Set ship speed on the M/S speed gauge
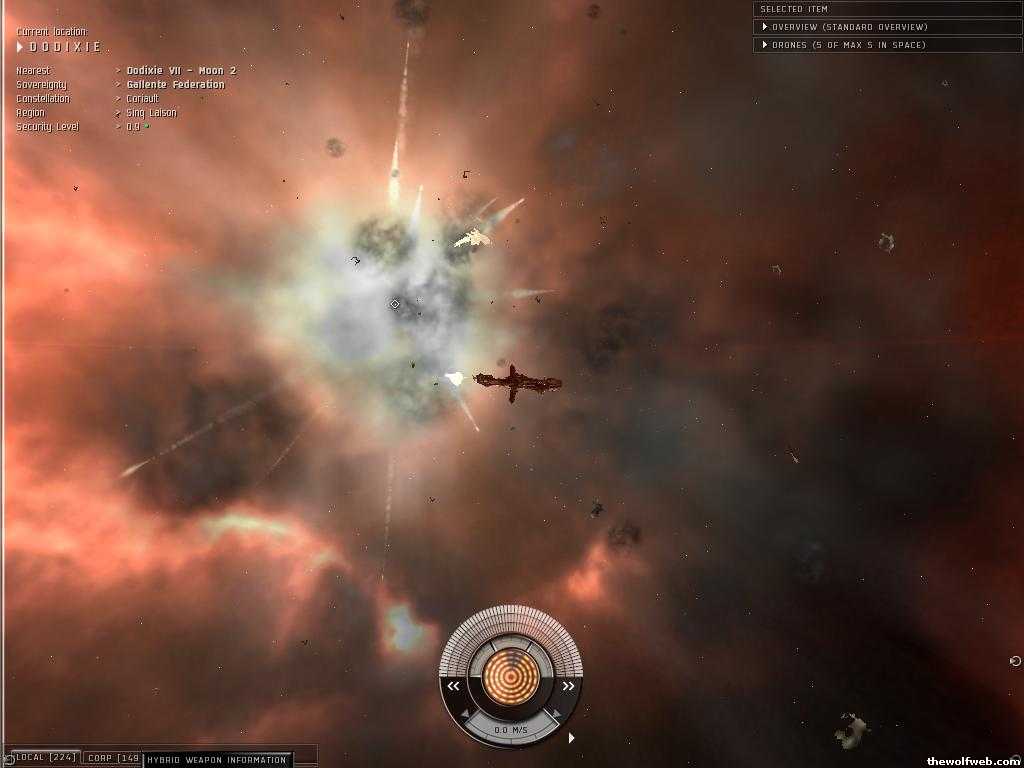Viewport: 1024px width, 768px height. (510, 730)
